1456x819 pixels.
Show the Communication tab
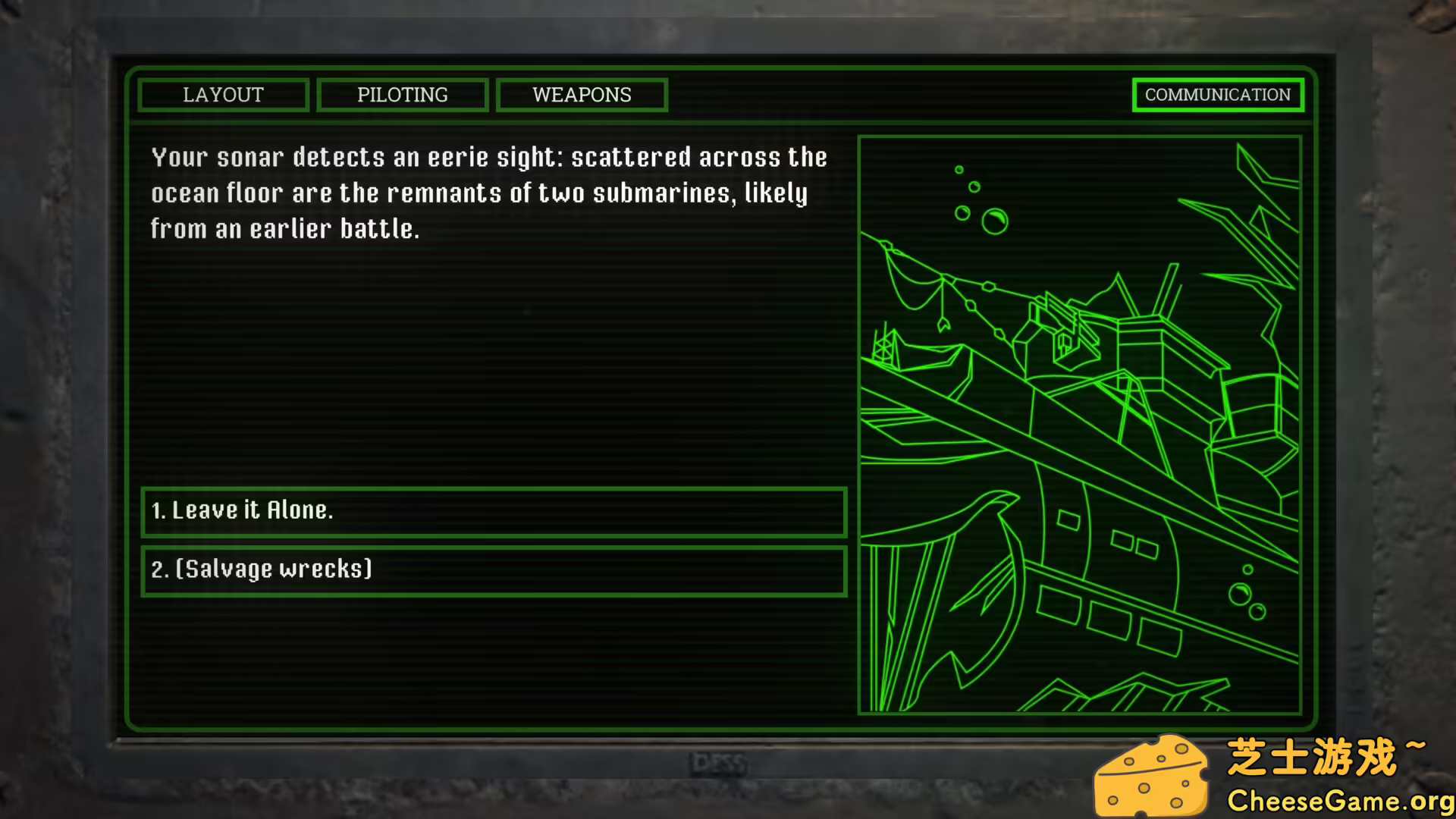[1217, 95]
